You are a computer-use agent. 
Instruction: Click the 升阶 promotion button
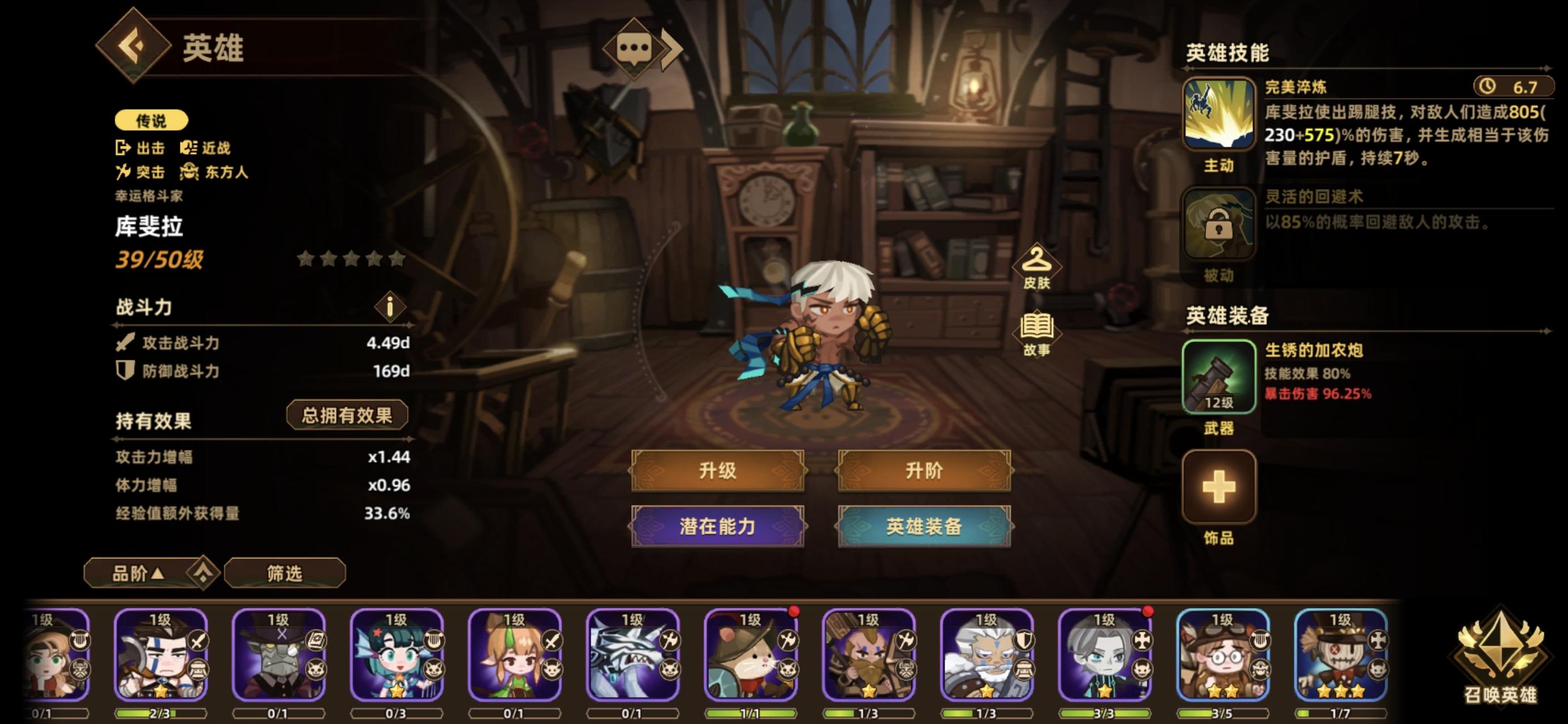coord(924,472)
